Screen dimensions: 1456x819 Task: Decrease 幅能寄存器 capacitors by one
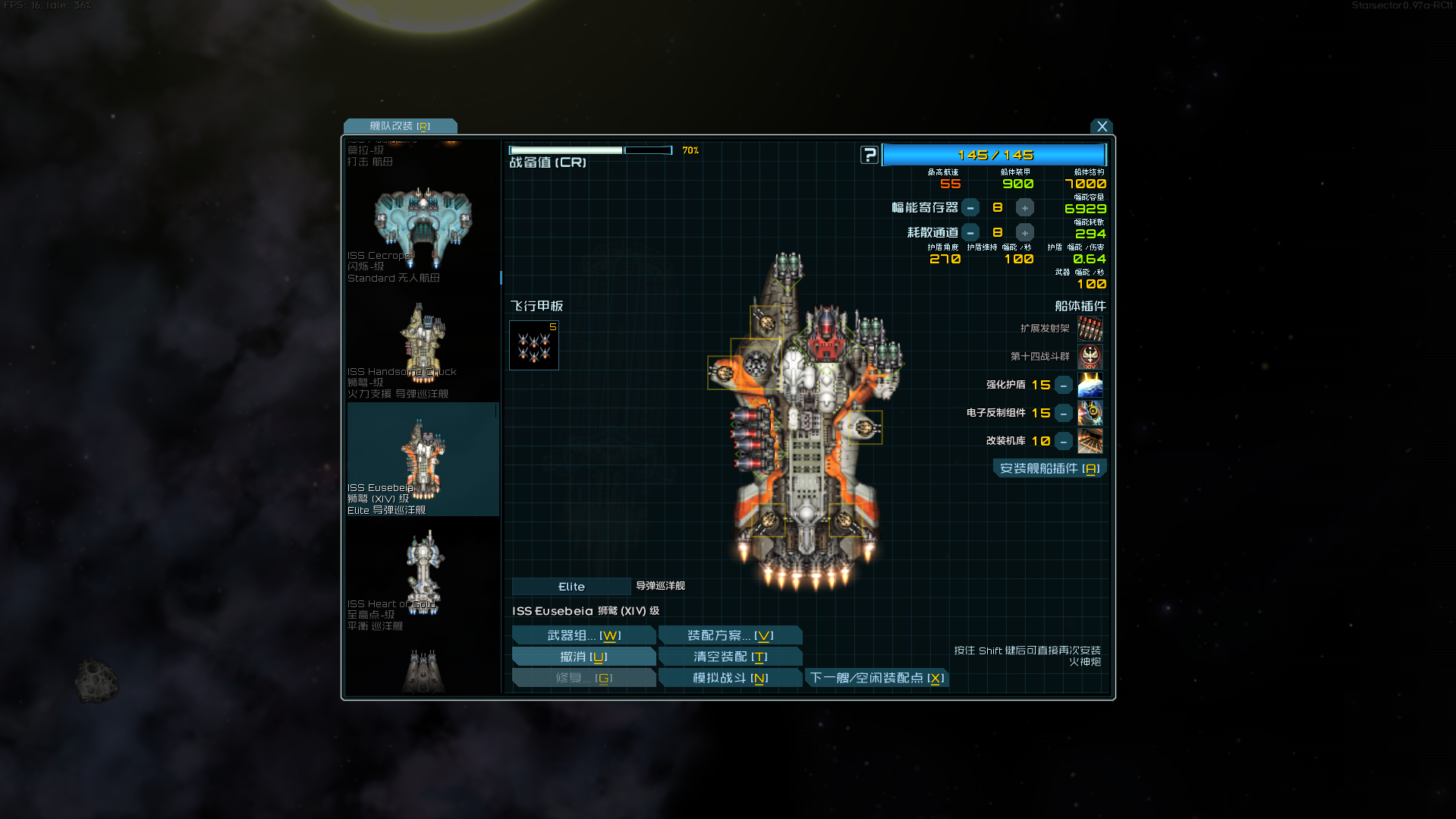[970, 208]
